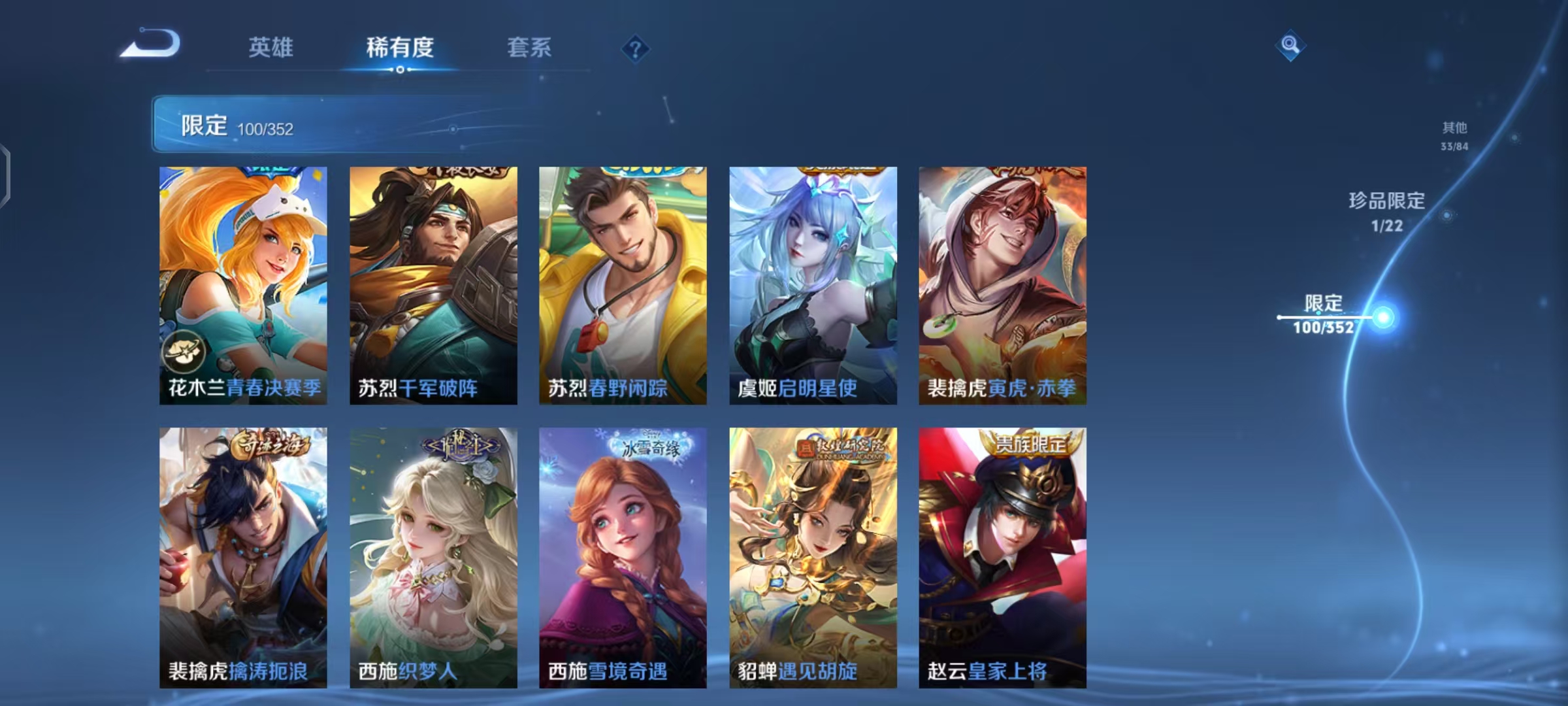Click the circular badge icon on 花木兰 card

tap(184, 352)
